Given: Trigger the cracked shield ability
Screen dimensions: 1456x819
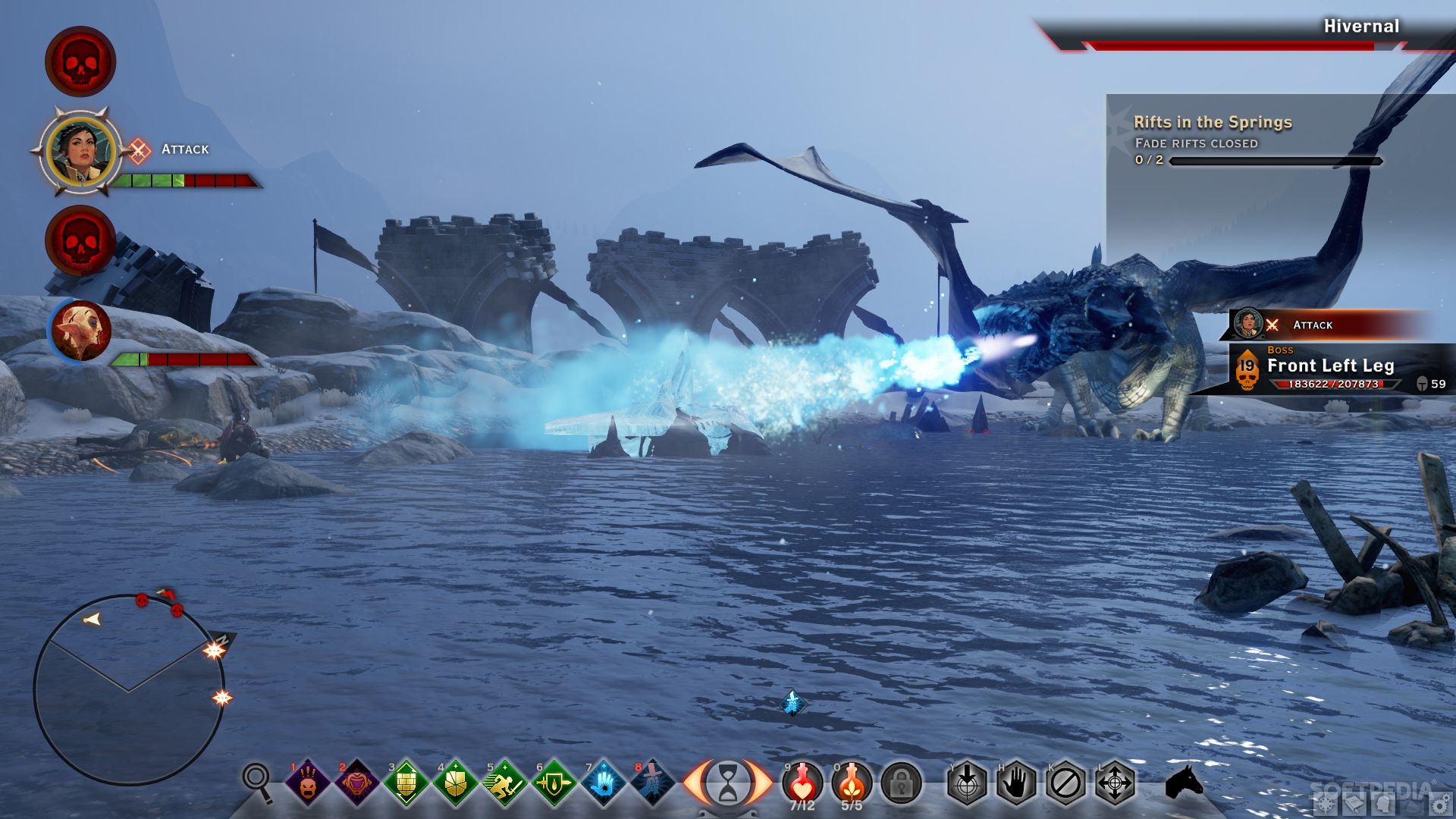Looking at the screenshot, I should point(455,783).
